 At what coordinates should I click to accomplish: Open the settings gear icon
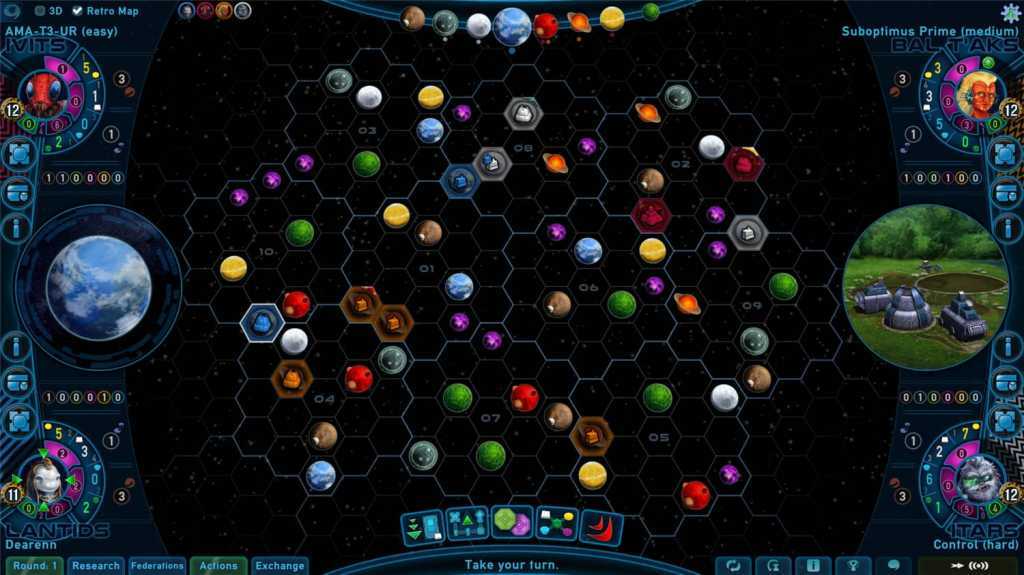tap(1011, 11)
